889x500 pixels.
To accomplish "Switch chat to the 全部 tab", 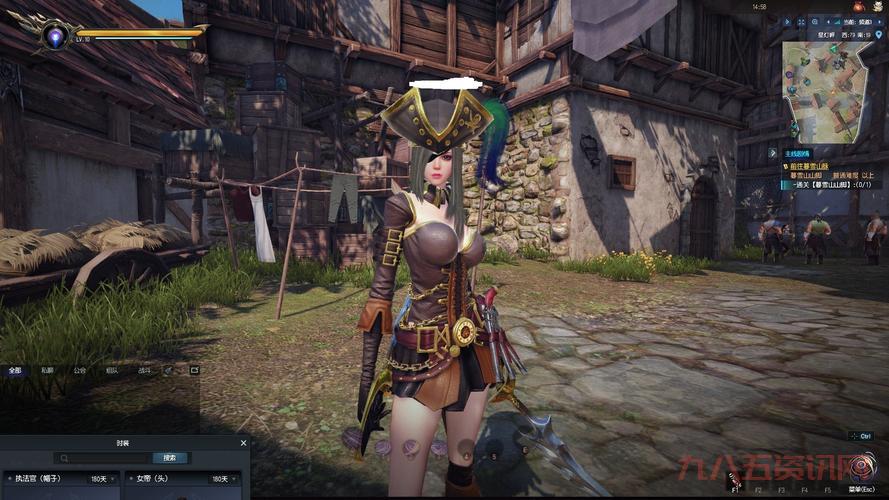I will (14, 369).
